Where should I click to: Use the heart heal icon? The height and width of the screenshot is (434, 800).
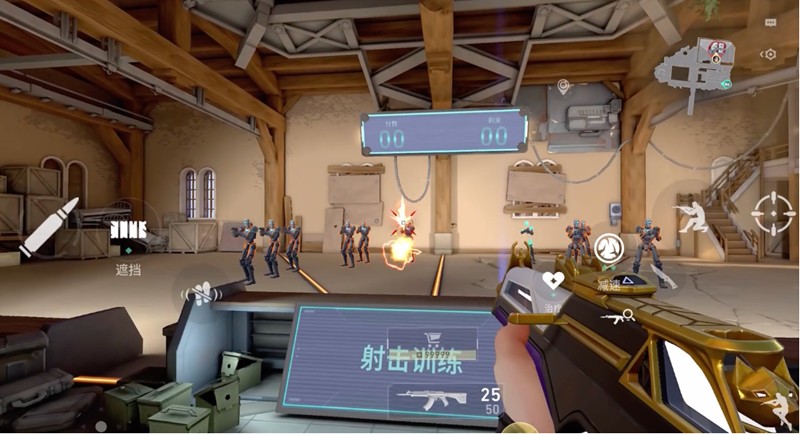pyautogui.click(x=553, y=280)
